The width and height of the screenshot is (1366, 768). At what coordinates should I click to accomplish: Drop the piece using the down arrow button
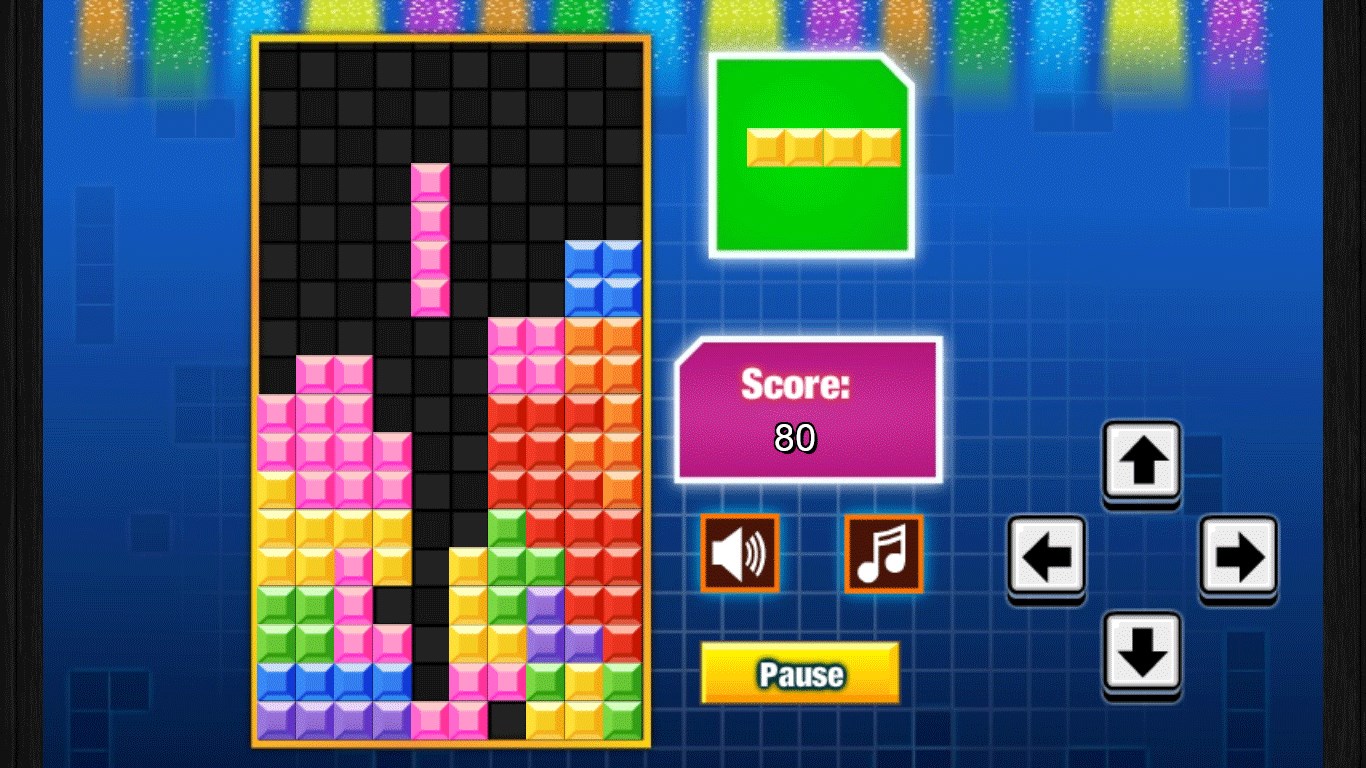click(x=1142, y=652)
